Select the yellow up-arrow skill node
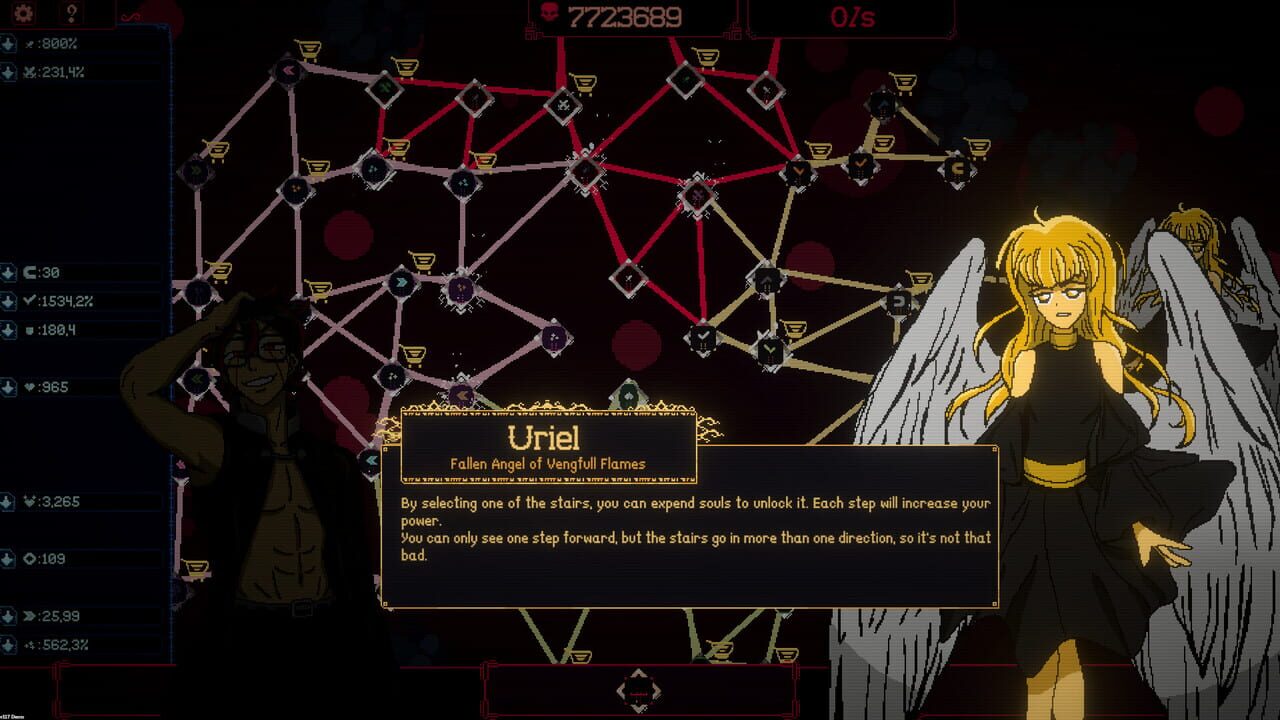 point(767,281)
